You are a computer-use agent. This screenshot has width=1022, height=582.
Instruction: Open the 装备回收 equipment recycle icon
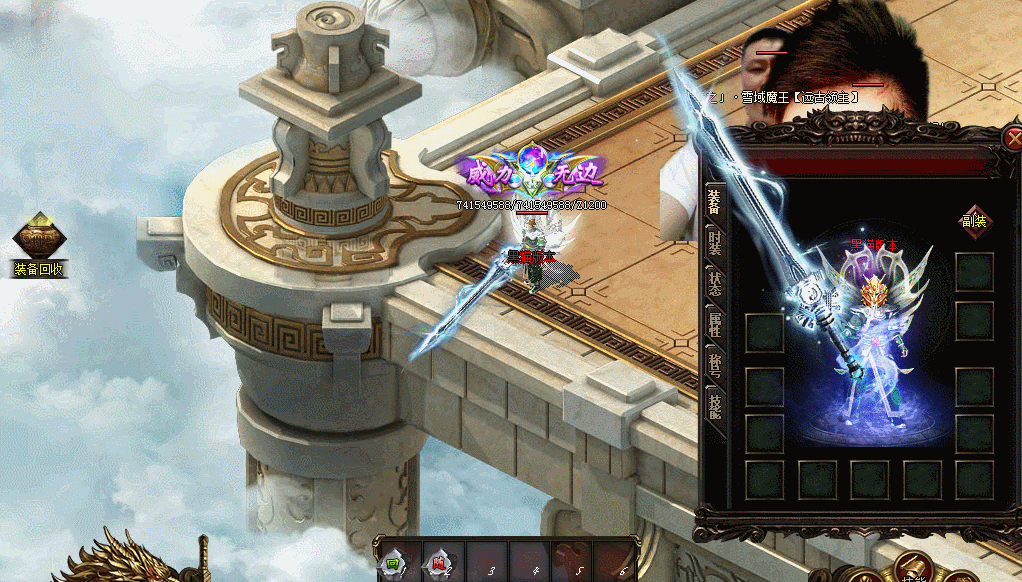tap(39, 244)
